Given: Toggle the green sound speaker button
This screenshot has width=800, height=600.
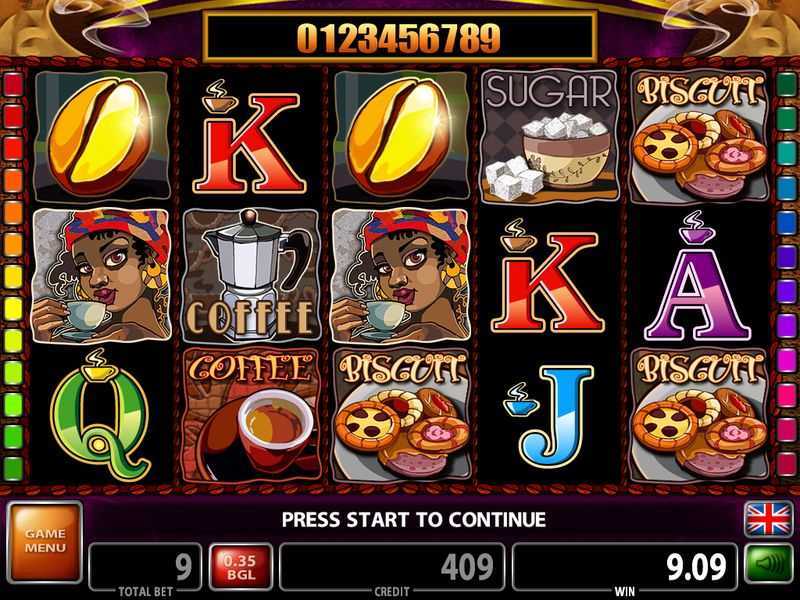Looking at the screenshot, I should [x=768, y=564].
